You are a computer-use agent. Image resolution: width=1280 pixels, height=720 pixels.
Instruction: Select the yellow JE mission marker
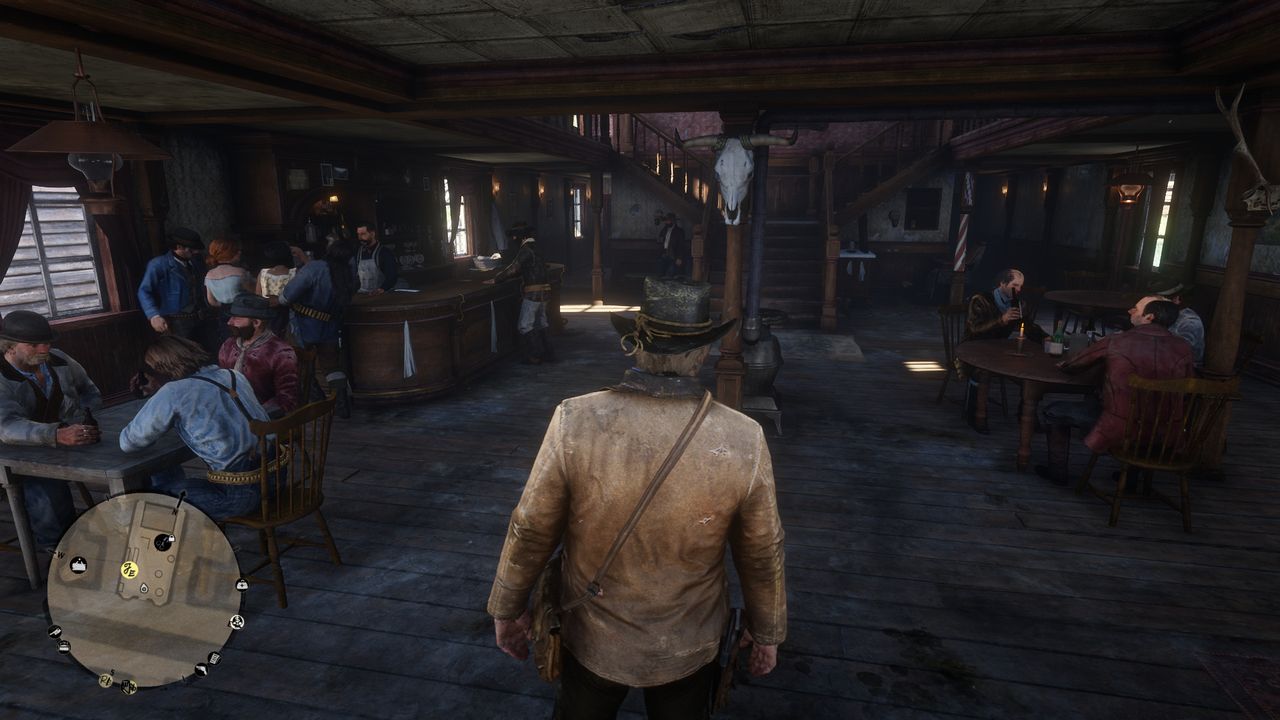(x=129, y=570)
